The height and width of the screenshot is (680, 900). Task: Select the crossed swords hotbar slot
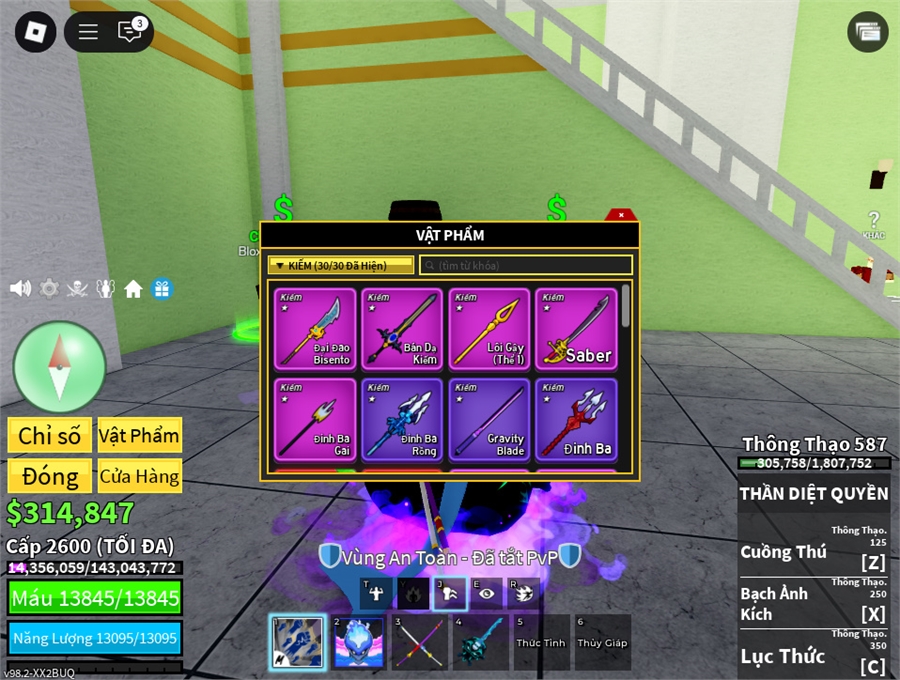pos(419,641)
